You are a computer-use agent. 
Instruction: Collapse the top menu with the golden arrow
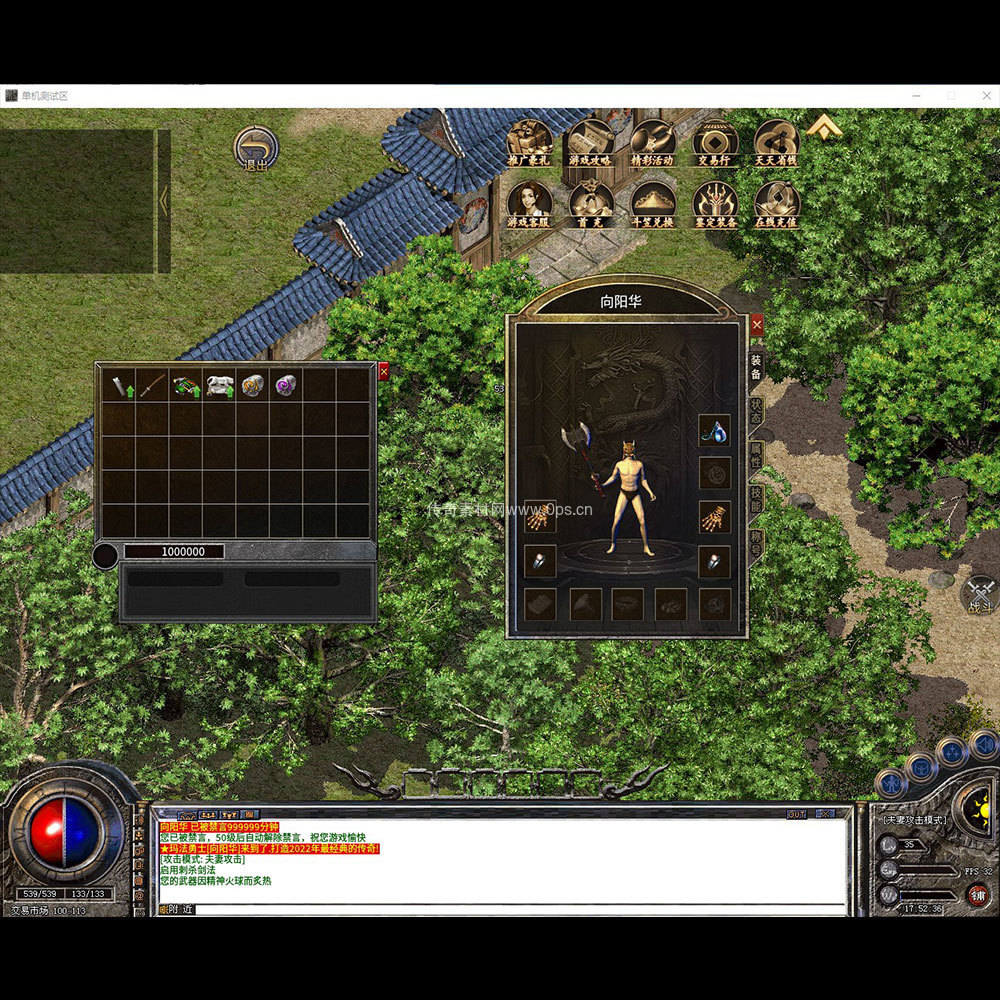tap(825, 128)
